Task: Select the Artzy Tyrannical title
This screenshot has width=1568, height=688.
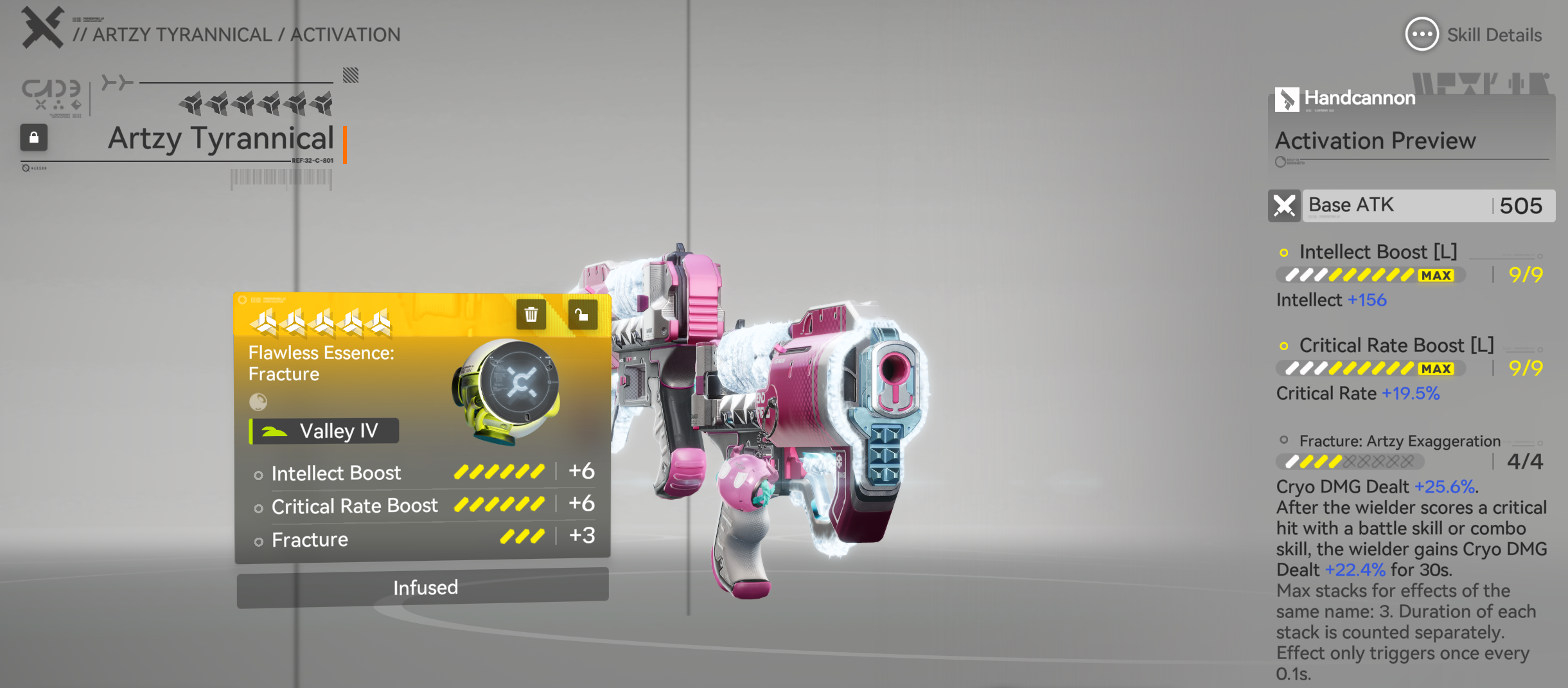Action: 221,139
